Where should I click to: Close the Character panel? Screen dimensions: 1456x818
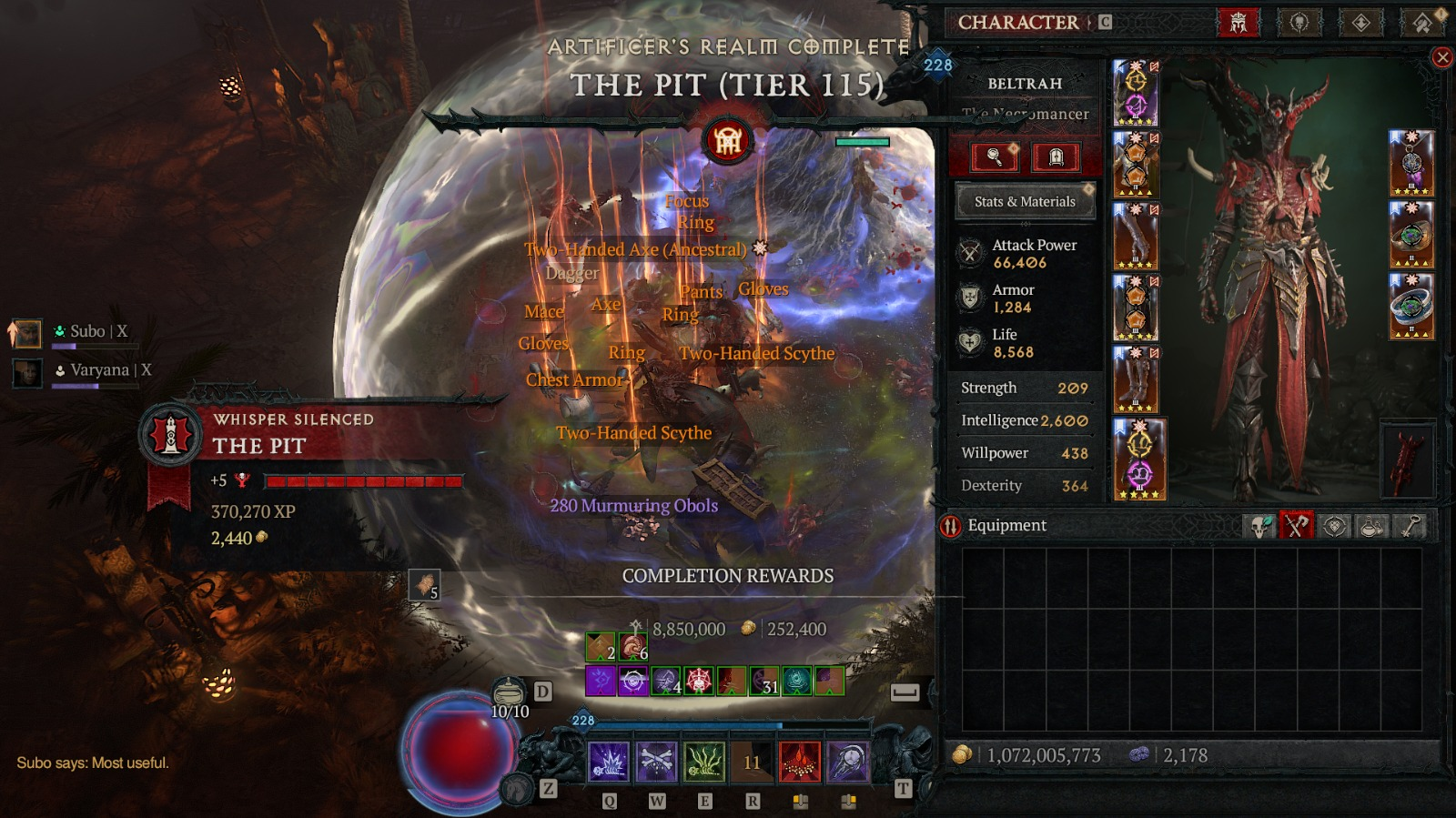coord(1442,58)
